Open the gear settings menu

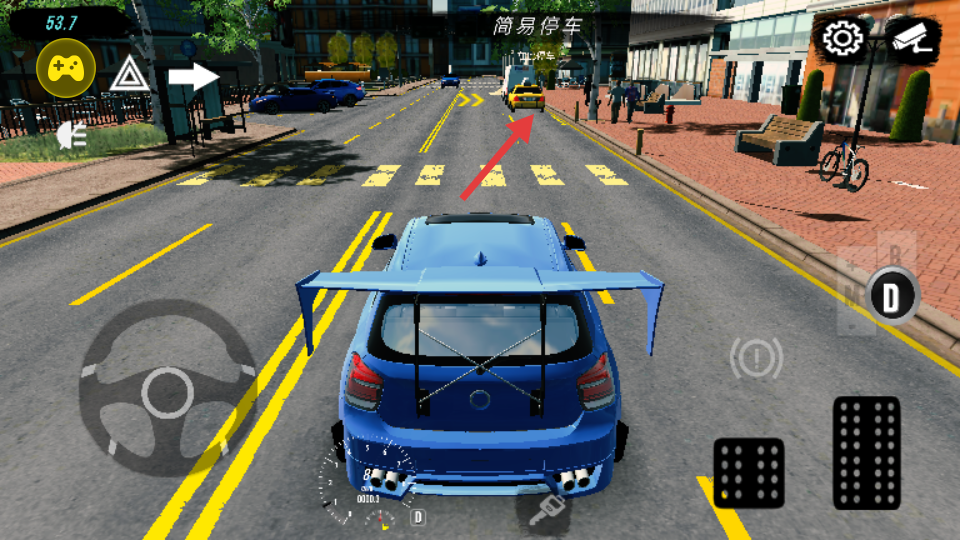(843, 39)
